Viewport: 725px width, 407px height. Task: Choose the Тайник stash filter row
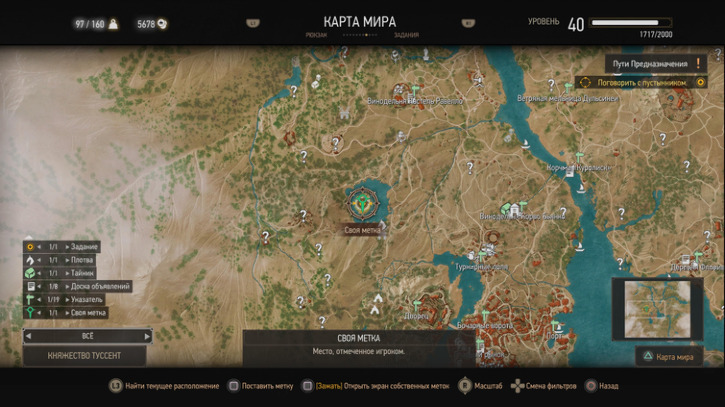tap(70, 273)
